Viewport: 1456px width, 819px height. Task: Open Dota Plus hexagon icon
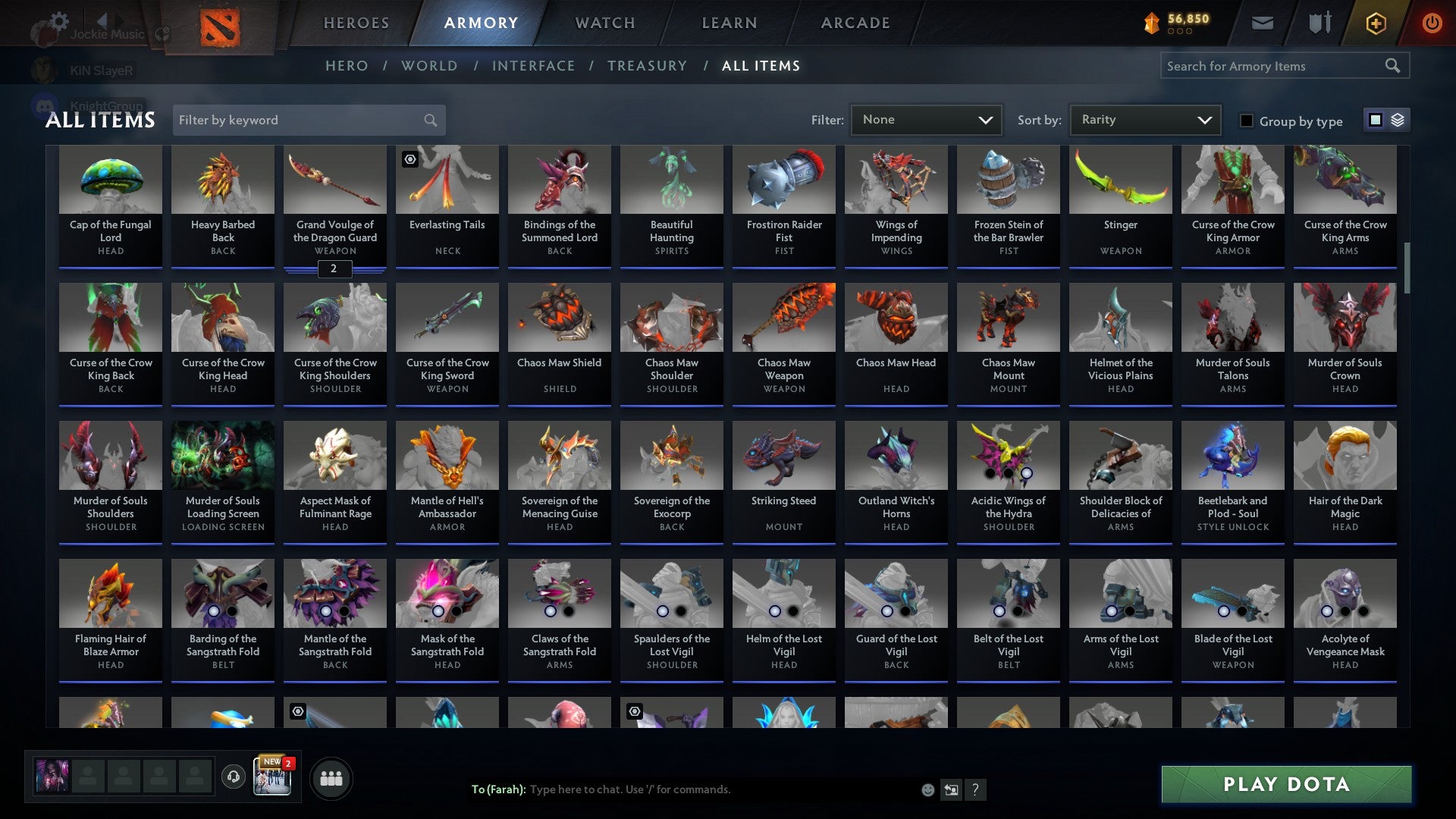pos(1376,23)
